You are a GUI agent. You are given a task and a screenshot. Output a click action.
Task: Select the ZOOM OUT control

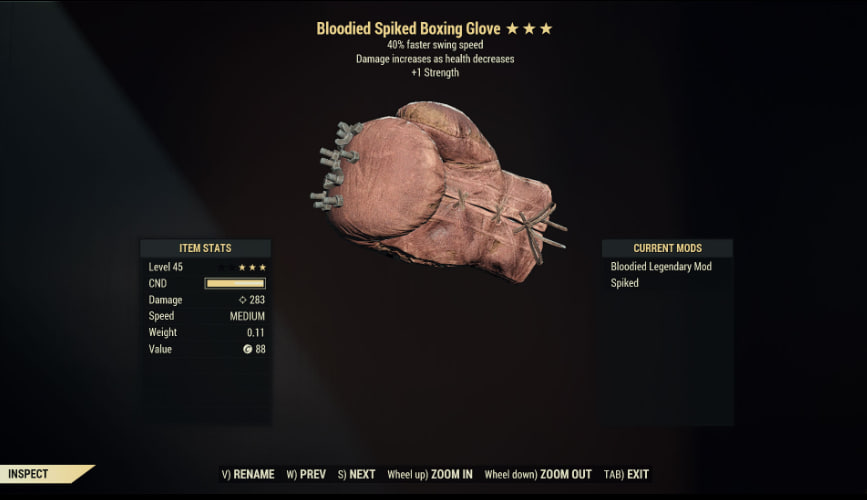[538, 474]
